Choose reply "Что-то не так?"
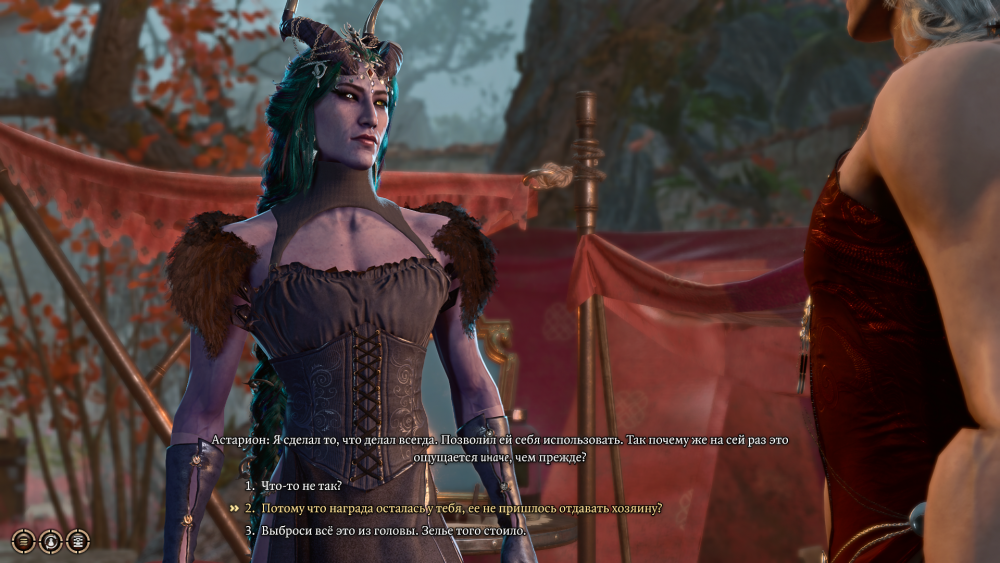This screenshot has width=1000, height=563. 301,486
